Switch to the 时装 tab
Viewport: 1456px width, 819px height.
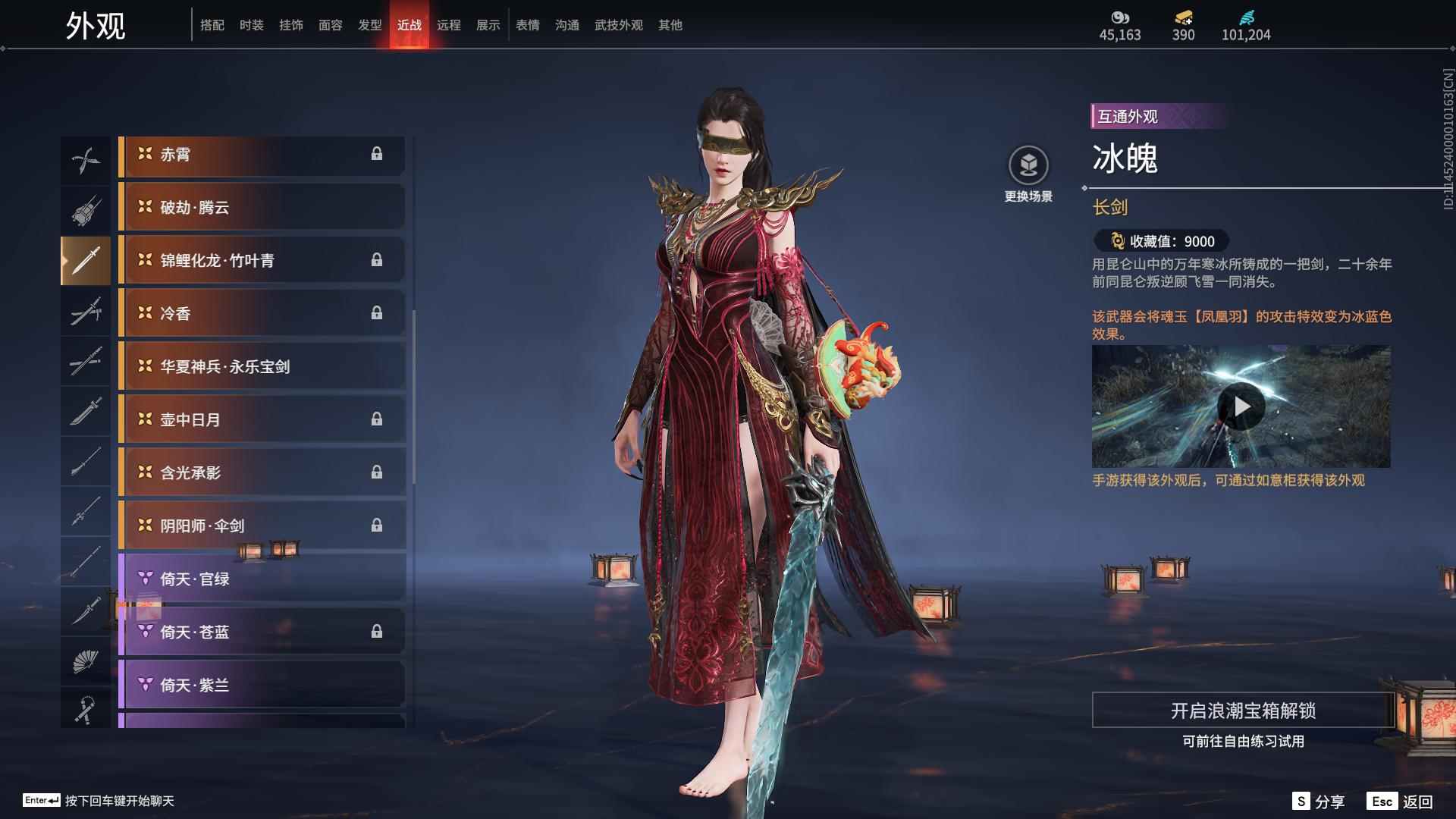[251, 25]
